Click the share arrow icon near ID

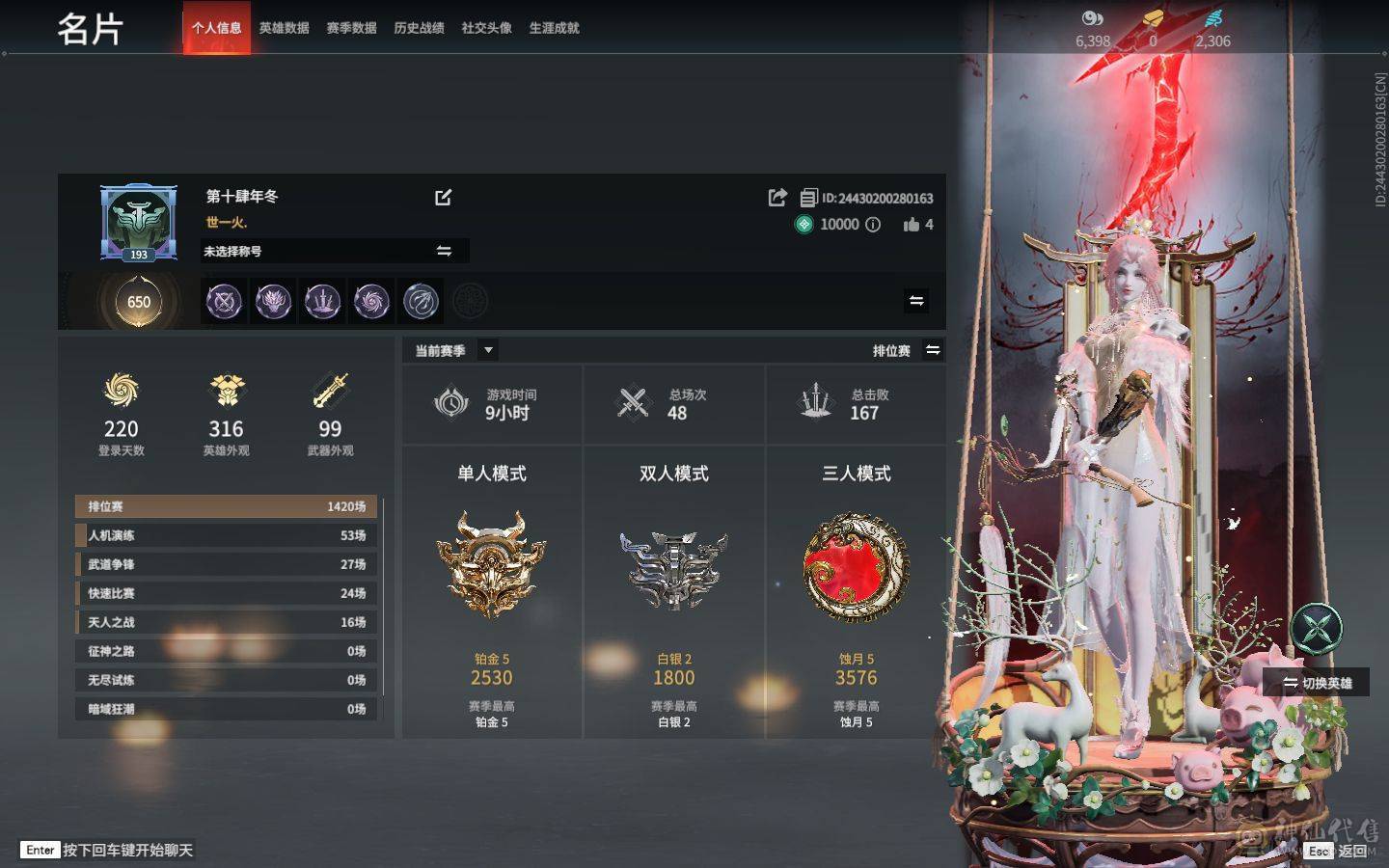point(777,198)
